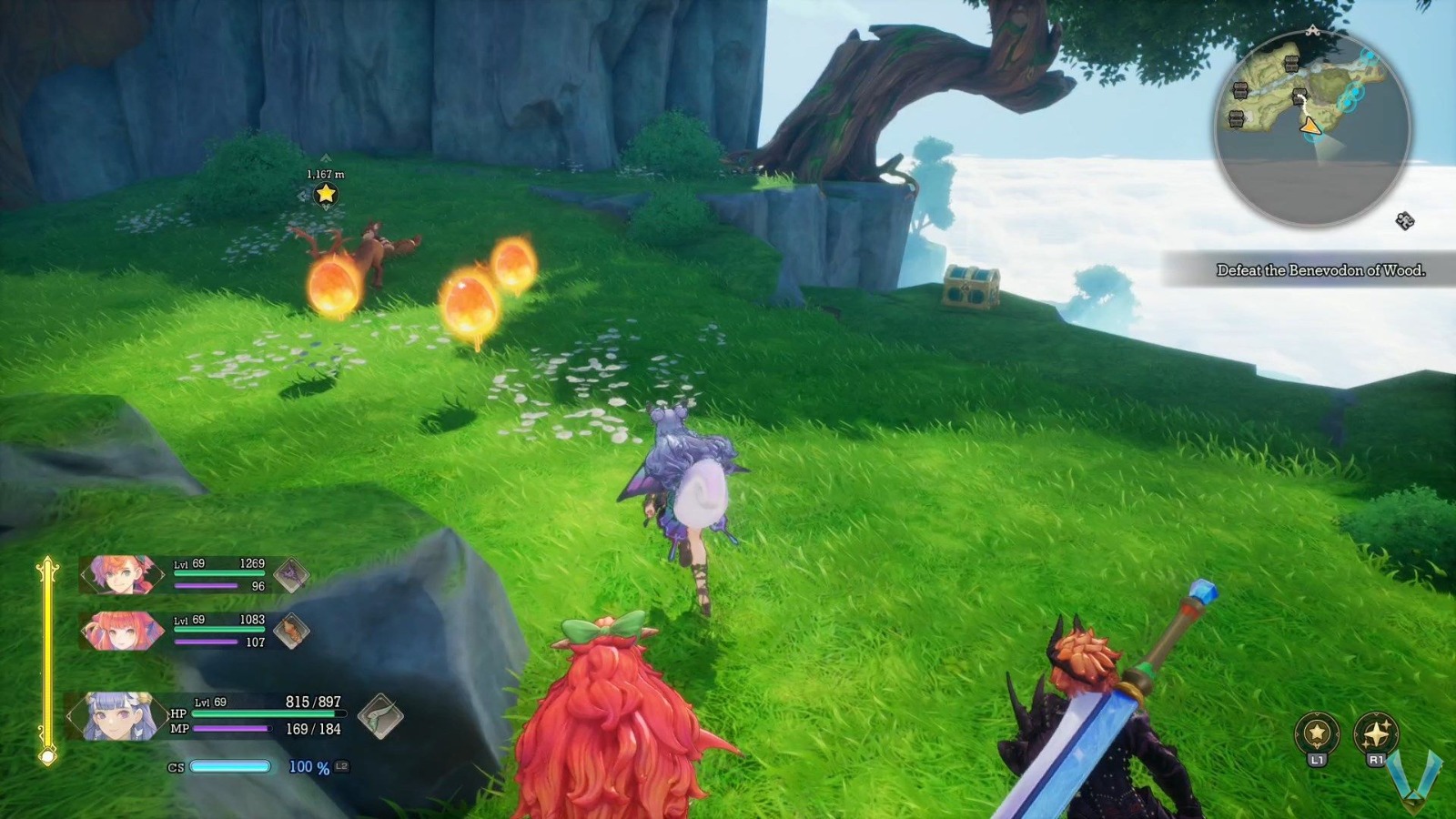The height and width of the screenshot is (819, 1456).
Task: Click the sprint figure icon below the minimap
Action: [1403, 220]
